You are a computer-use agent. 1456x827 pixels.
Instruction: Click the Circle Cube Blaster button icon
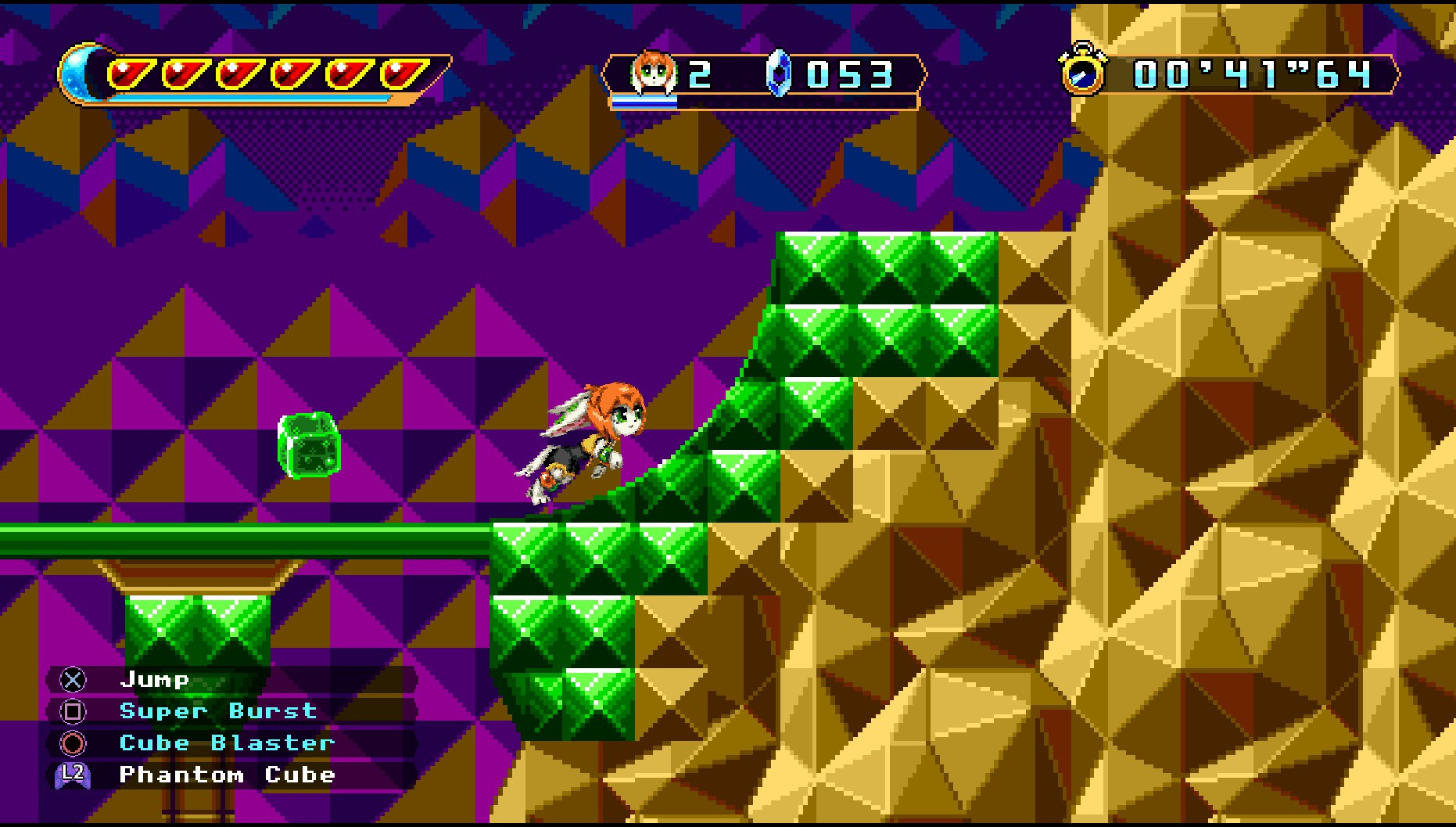pyautogui.click(x=73, y=743)
